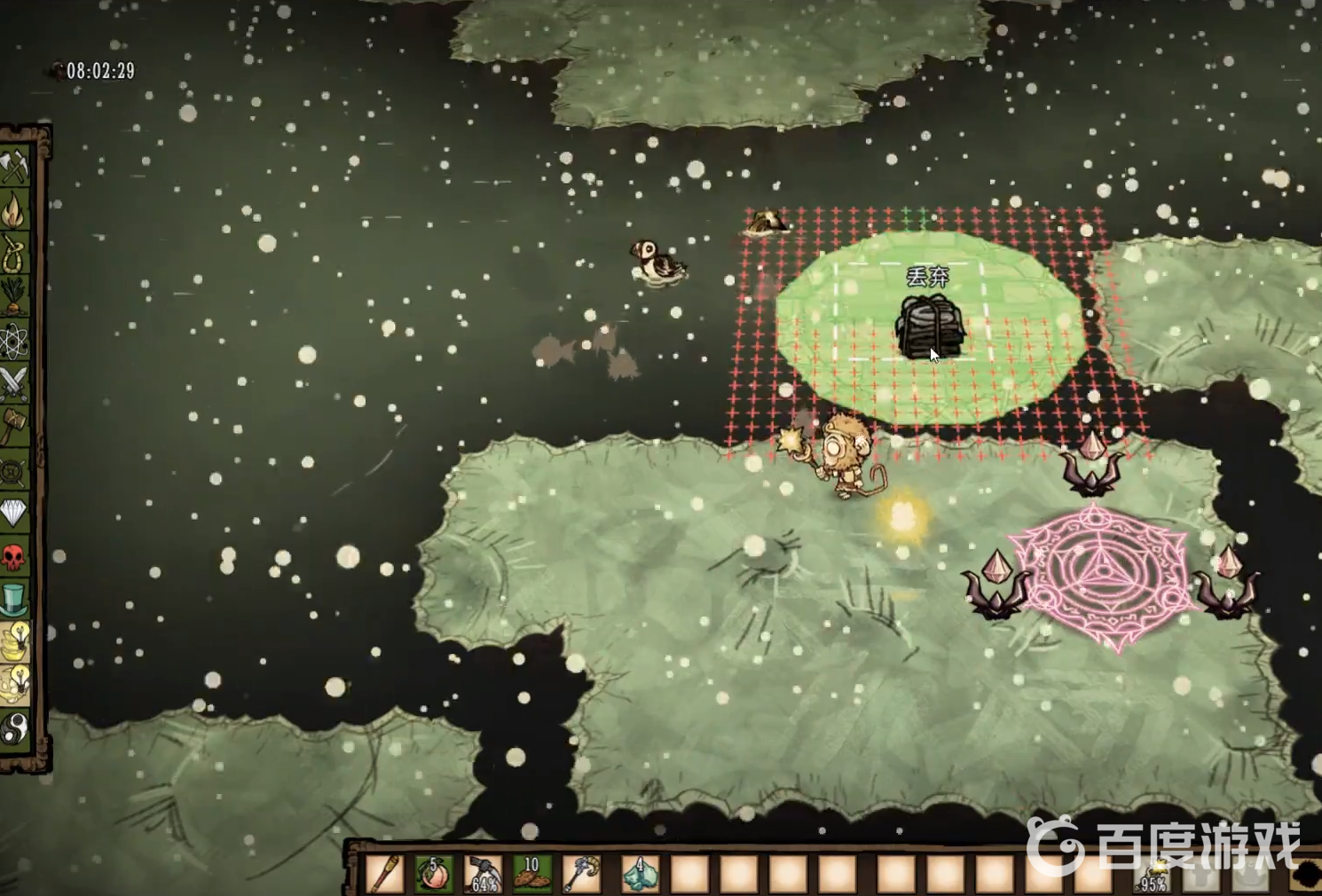Switch to the green top hat Dress tab
This screenshot has width=1322, height=896.
point(15,599)
